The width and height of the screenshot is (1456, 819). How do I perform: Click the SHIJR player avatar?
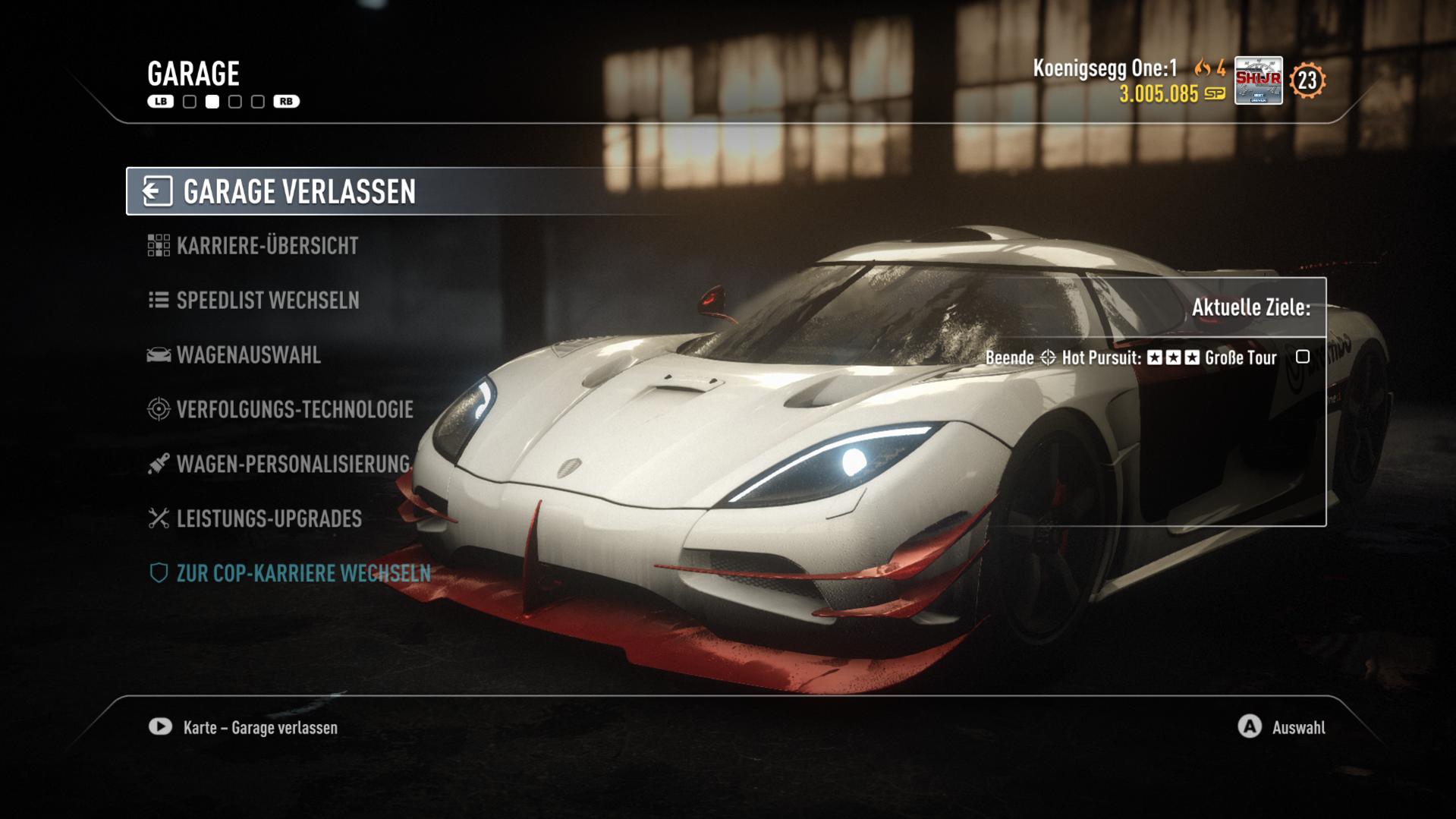point(1258,80)
